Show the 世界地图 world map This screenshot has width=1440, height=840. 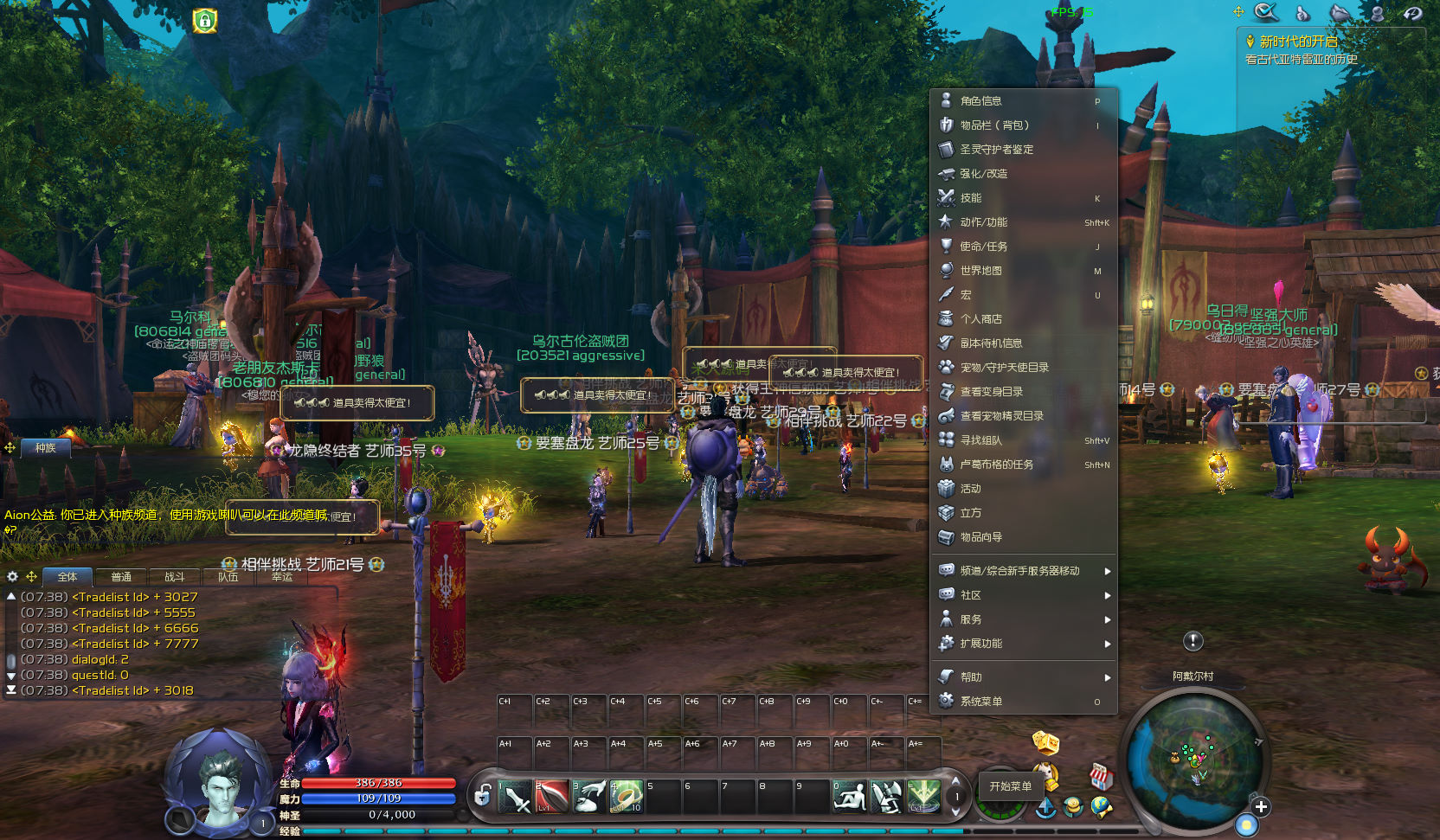point(981,271)
